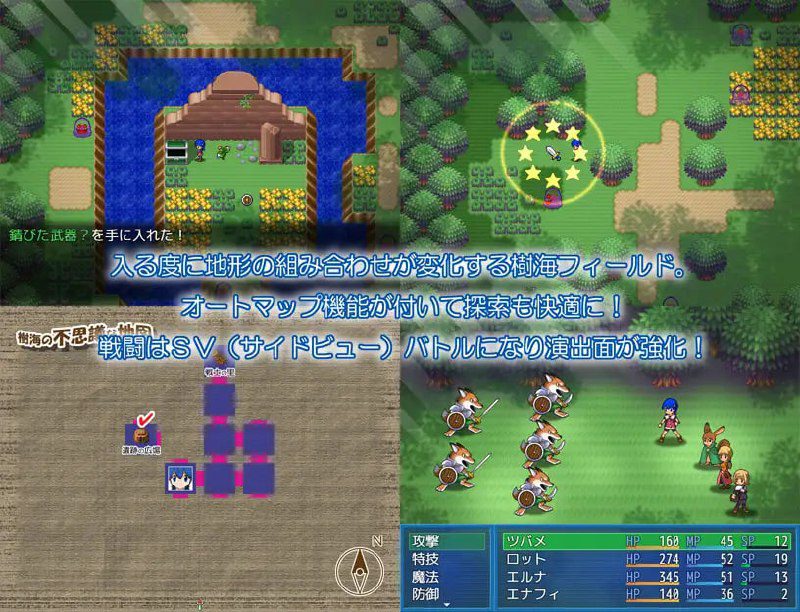Viewport: 800px width, 612px height.
Task: Choose the 特技 skills command
Action: tap(426, 559)
